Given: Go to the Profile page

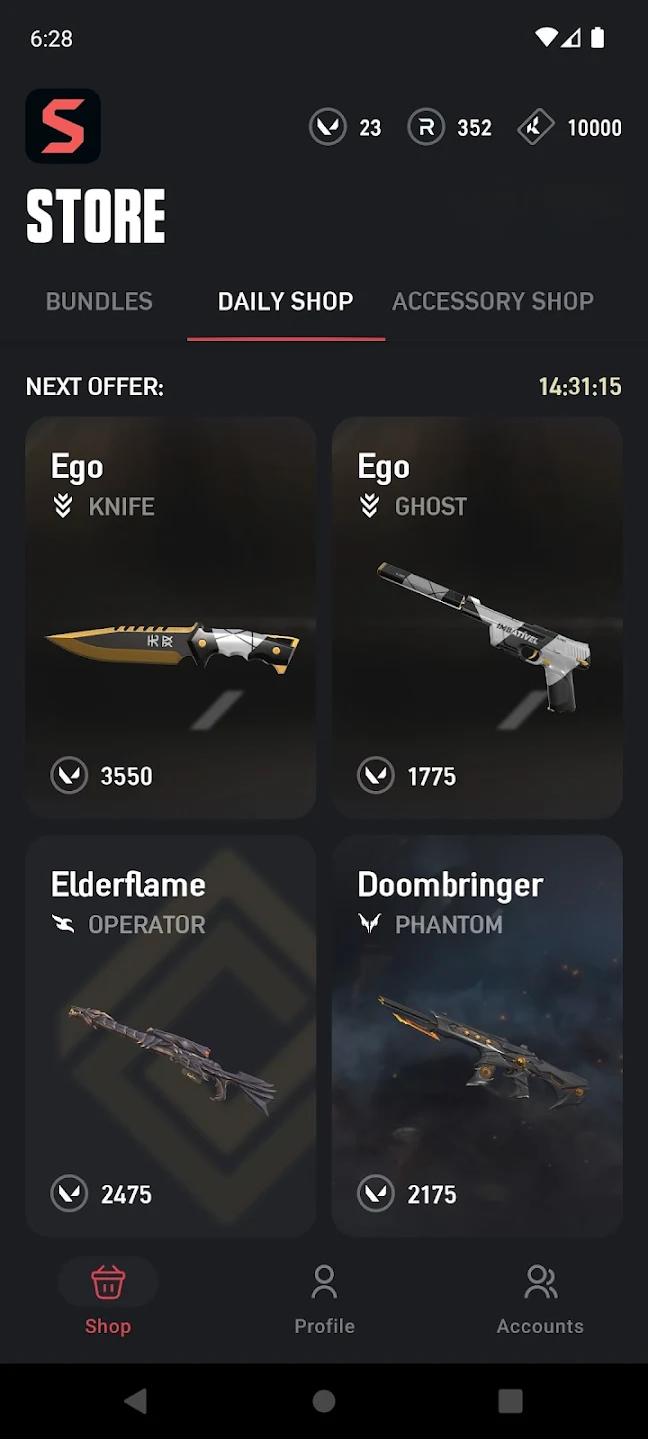Looking at the screenshot, I should [x=324, y=1299].
